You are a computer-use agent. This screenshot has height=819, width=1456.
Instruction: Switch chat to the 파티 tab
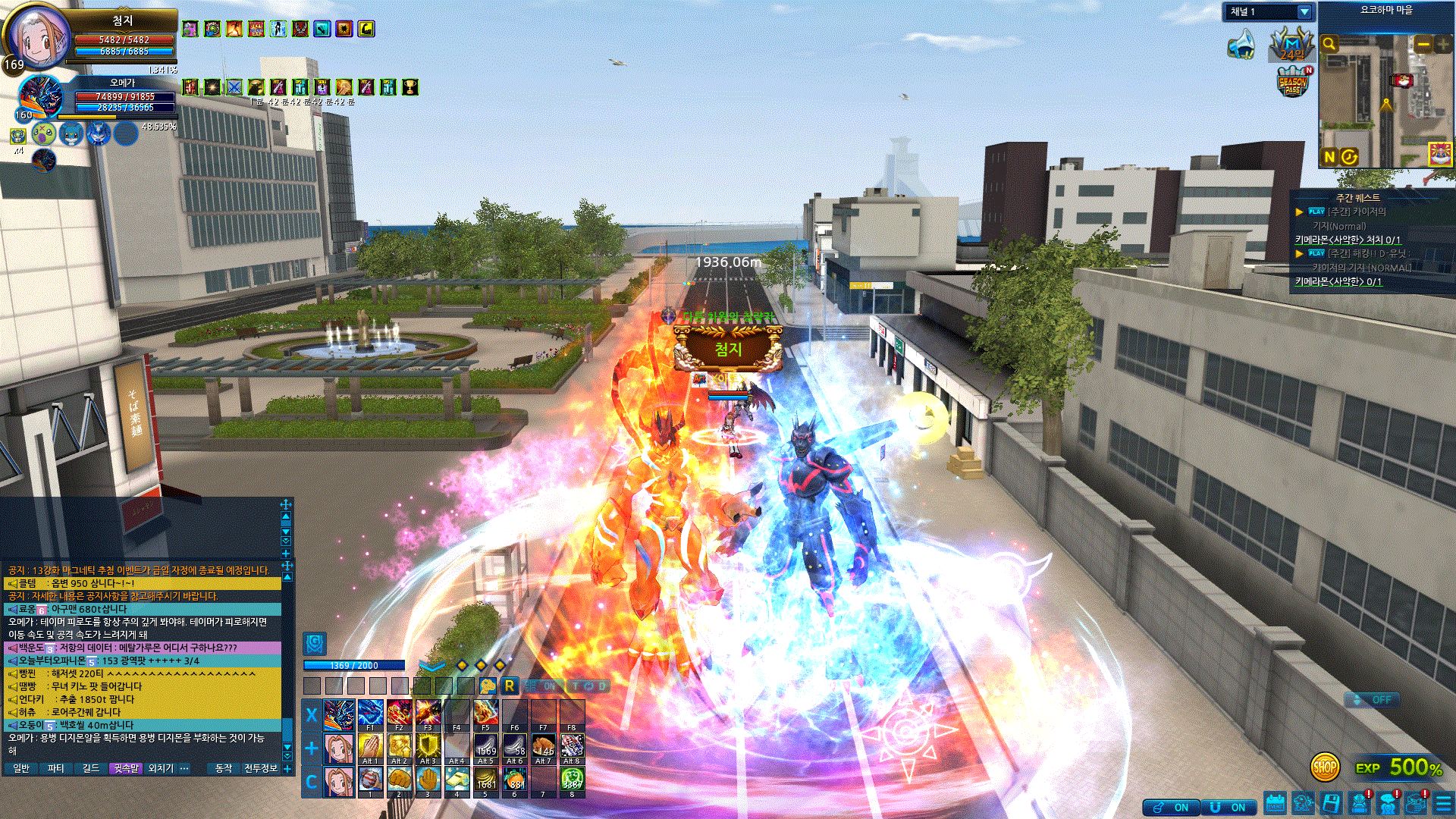click(x=55, y=769)
